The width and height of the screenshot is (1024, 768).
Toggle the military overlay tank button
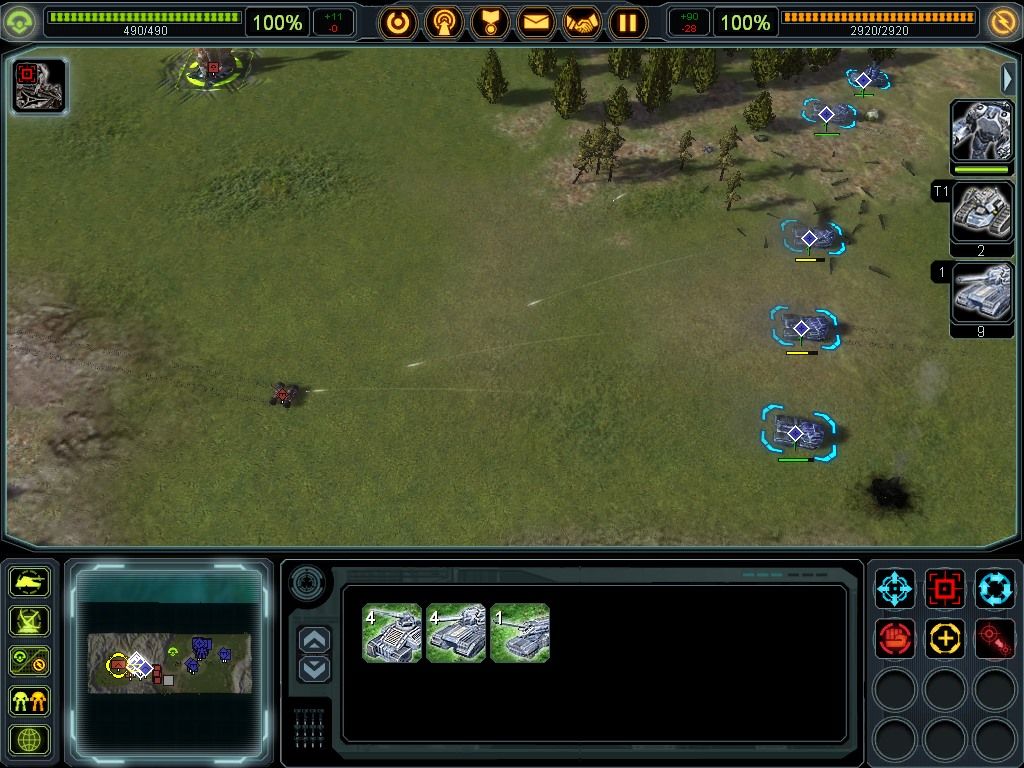30,581
